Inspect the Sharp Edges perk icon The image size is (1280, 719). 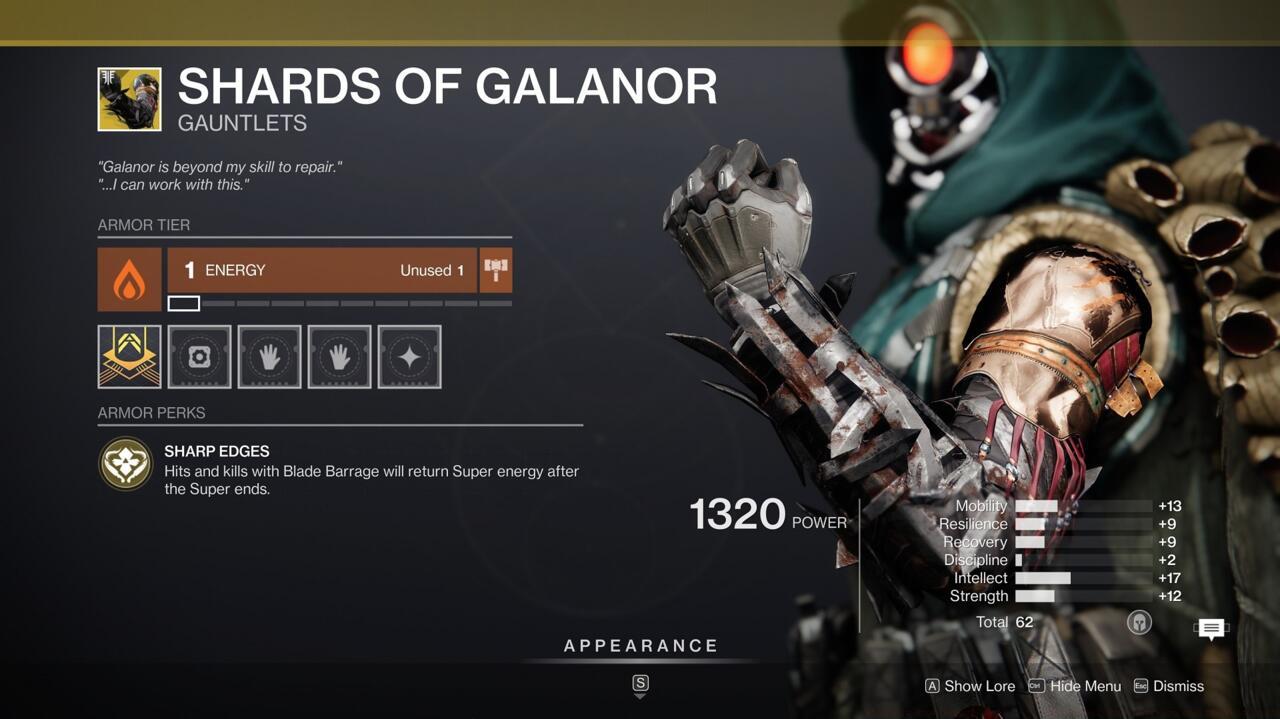pyautogui.click(x=126, y=464)
